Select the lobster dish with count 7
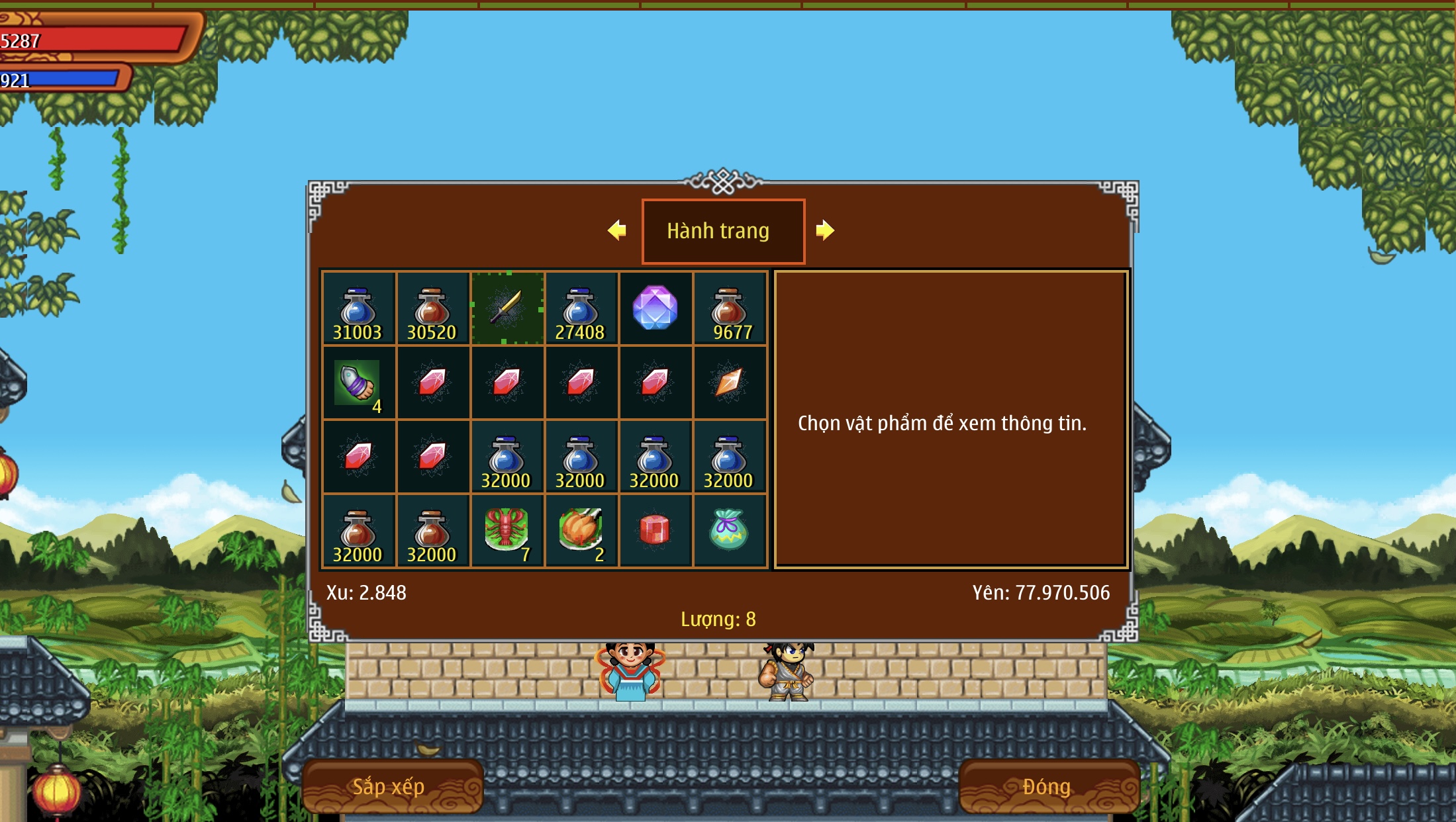Viewport: 1456px width, 822px height. pyautogui.click(x=507, y=531)
